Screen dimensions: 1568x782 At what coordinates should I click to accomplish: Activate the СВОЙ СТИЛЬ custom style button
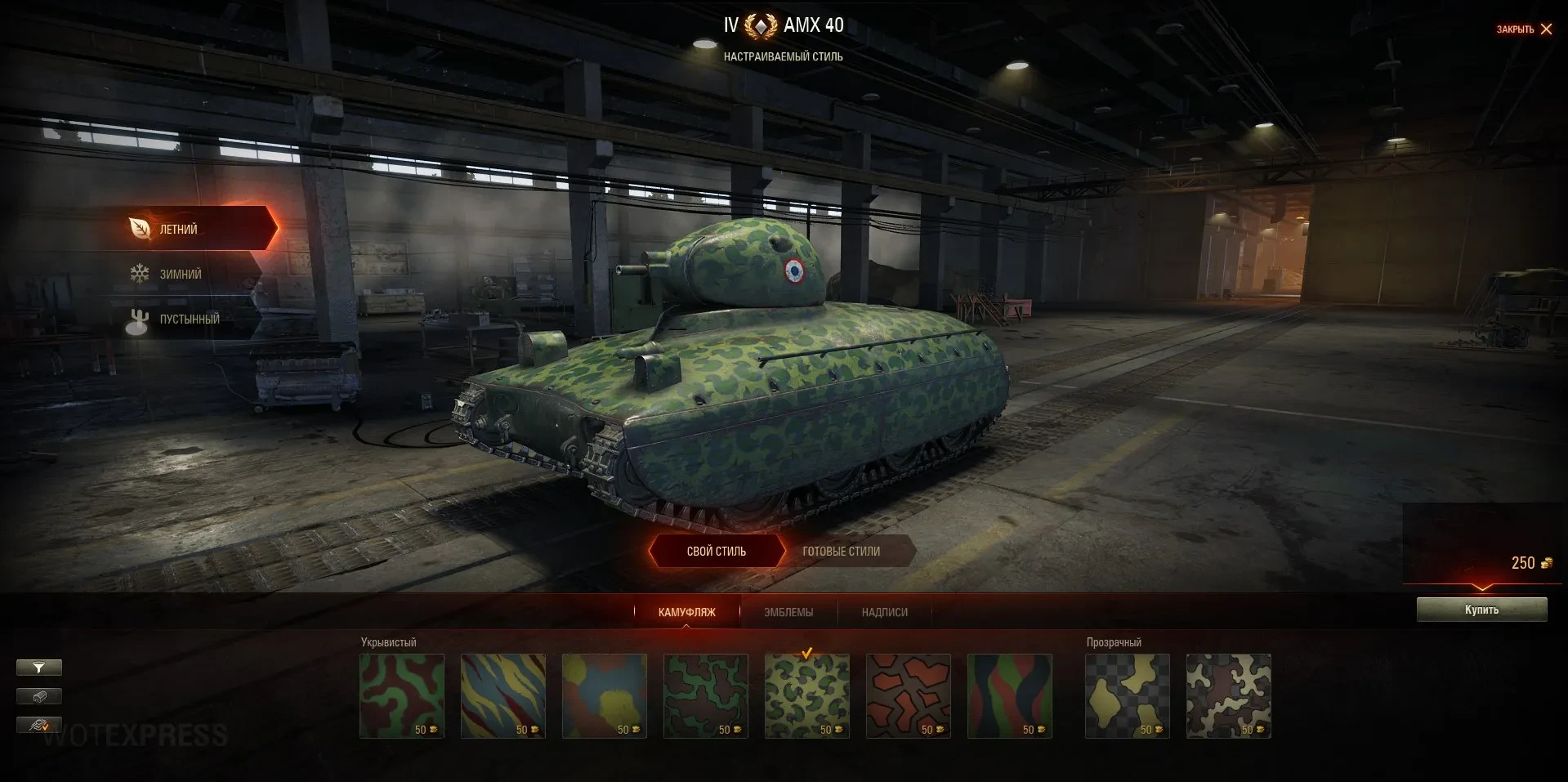point(716,552)
